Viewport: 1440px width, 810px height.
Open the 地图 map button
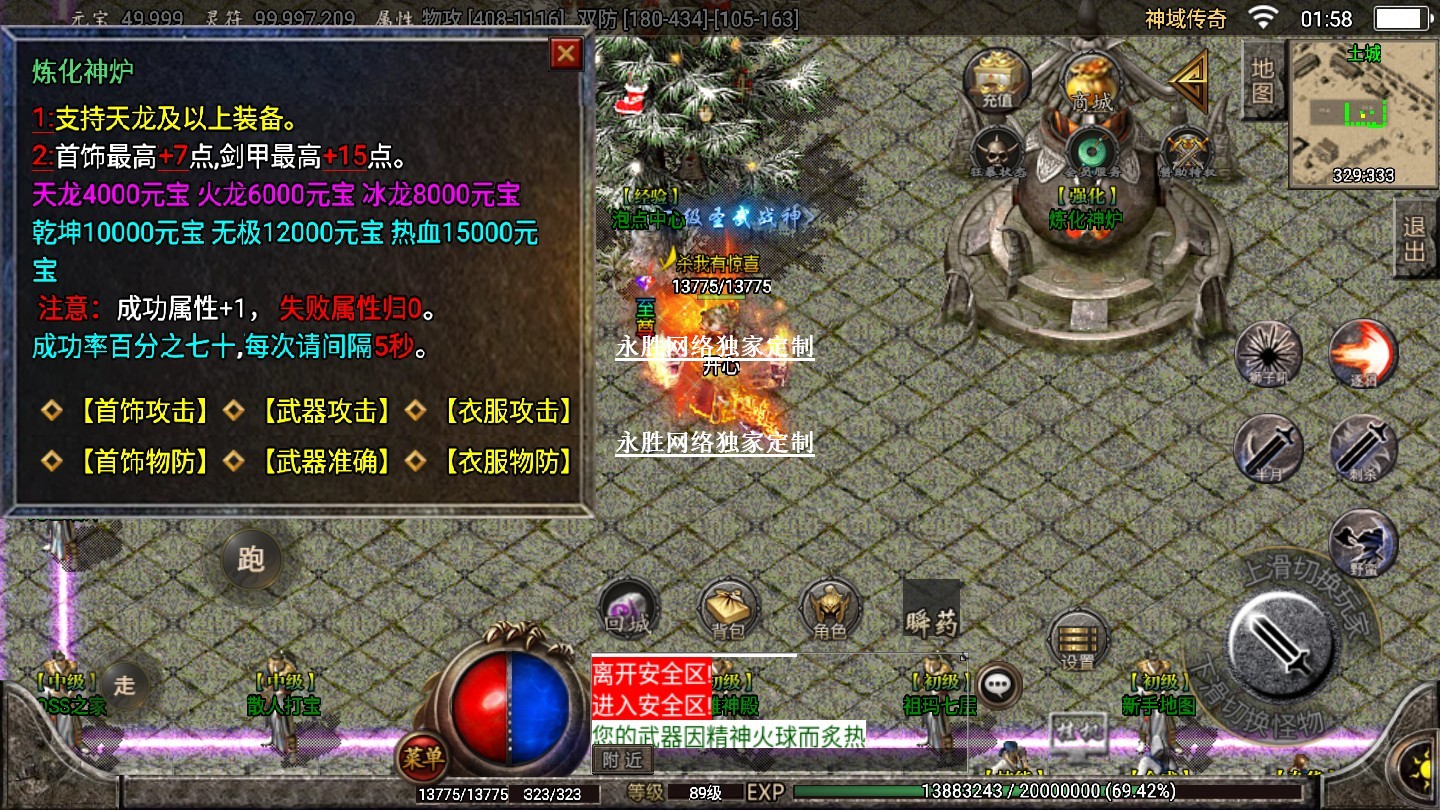1262,80
